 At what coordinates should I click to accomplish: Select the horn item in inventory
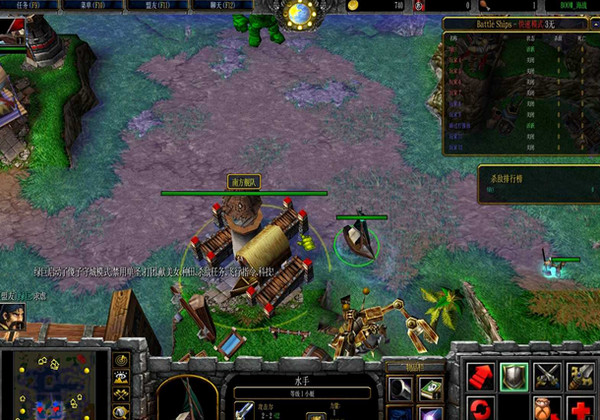401,388
